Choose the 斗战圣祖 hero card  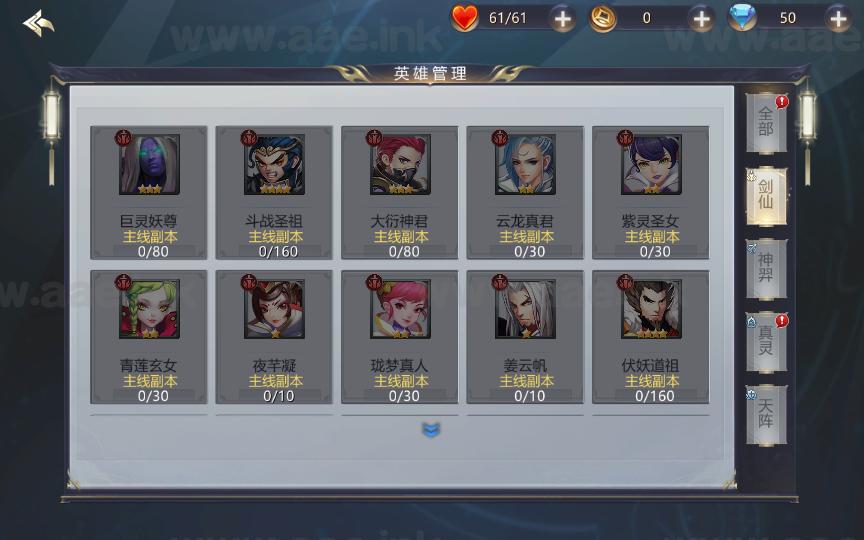pyautogui.click(x=275, y=192)
